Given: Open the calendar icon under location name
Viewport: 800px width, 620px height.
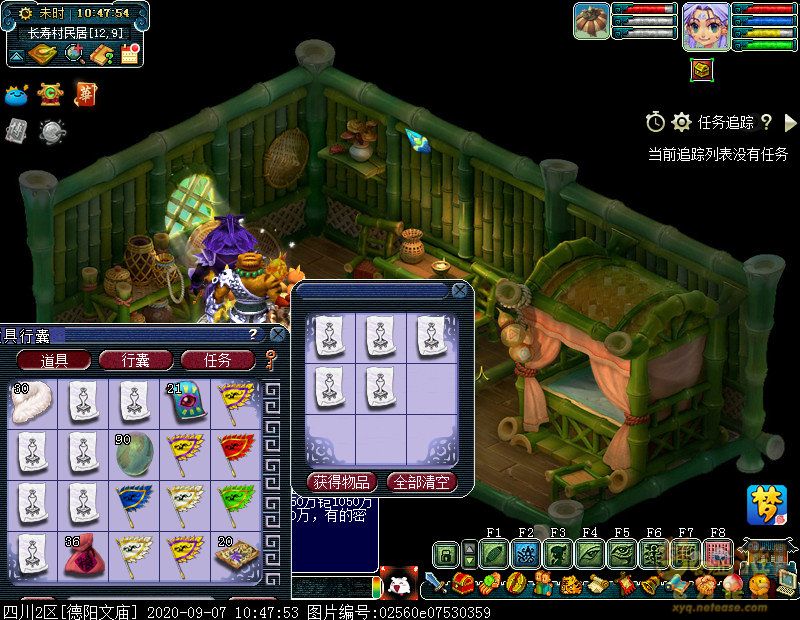Looking at the screenshot, I should click(129, 54).
